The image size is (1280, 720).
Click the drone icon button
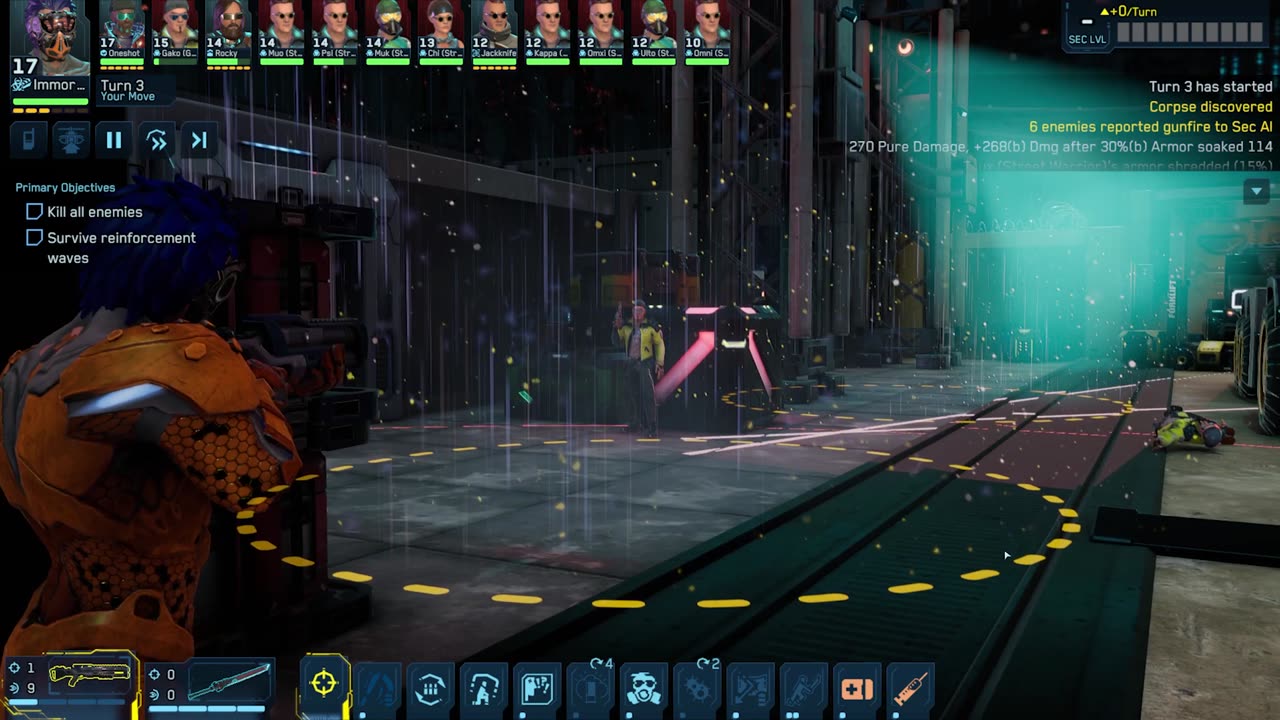(x=71, y=141)
